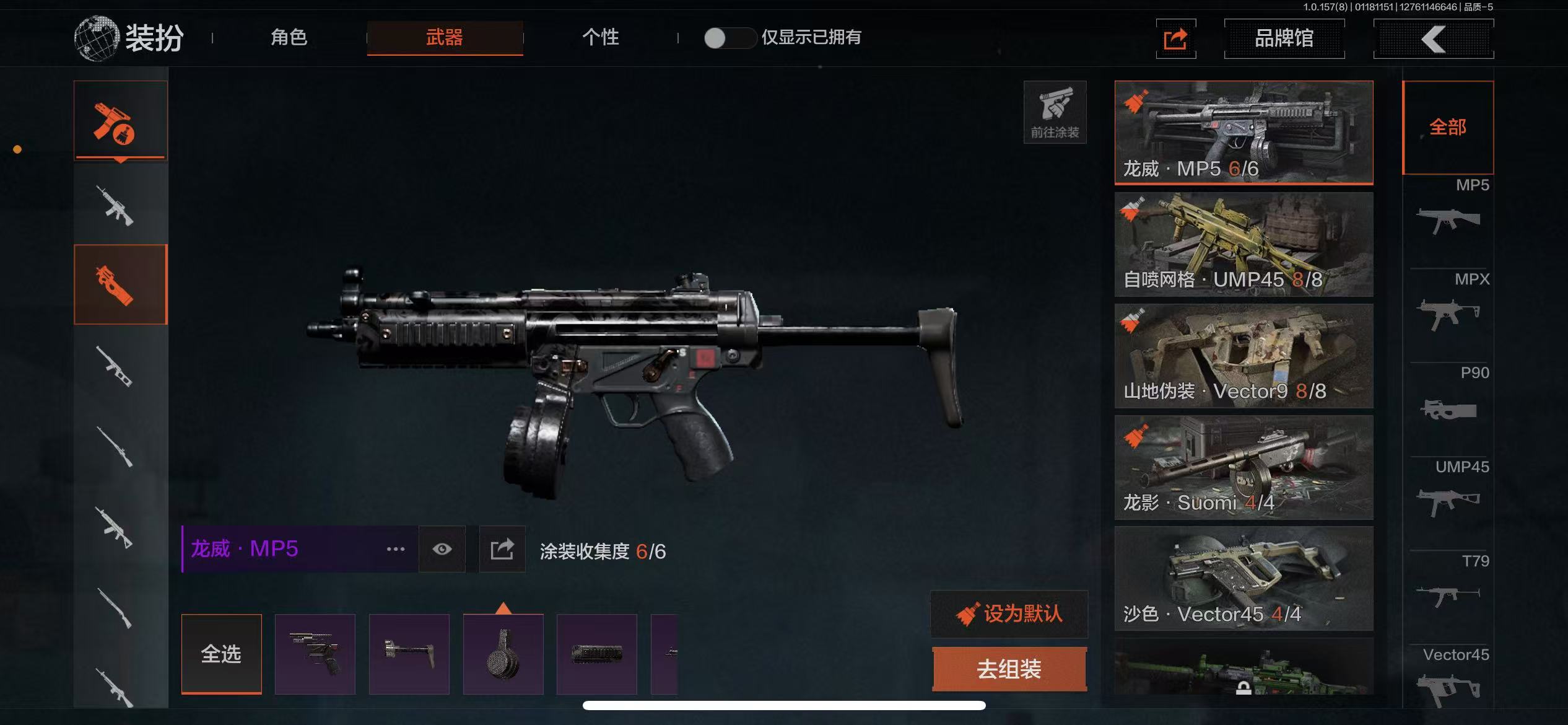Toggle 仅显示已拥有 filter
1568x725 pixels.
point(729,38)
